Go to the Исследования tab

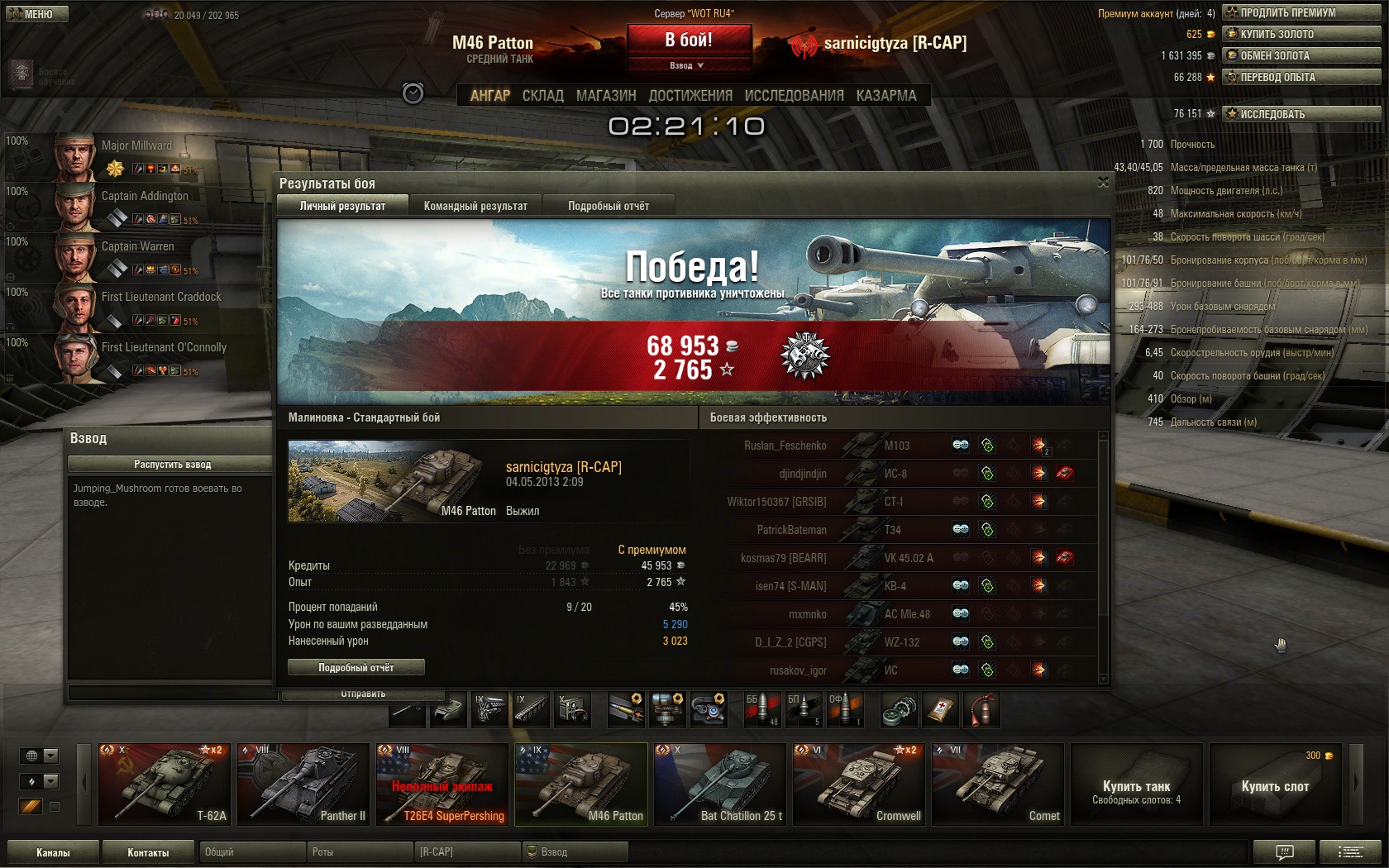coord(794,96)
